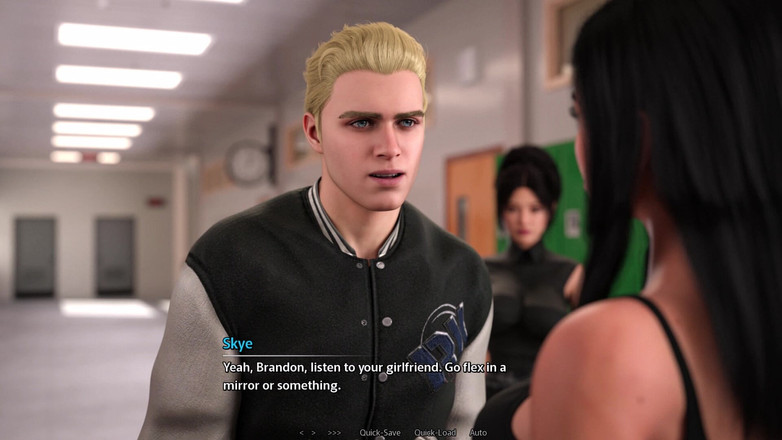Advance dialogue with the right arrow button

click(x=314, y=433)
